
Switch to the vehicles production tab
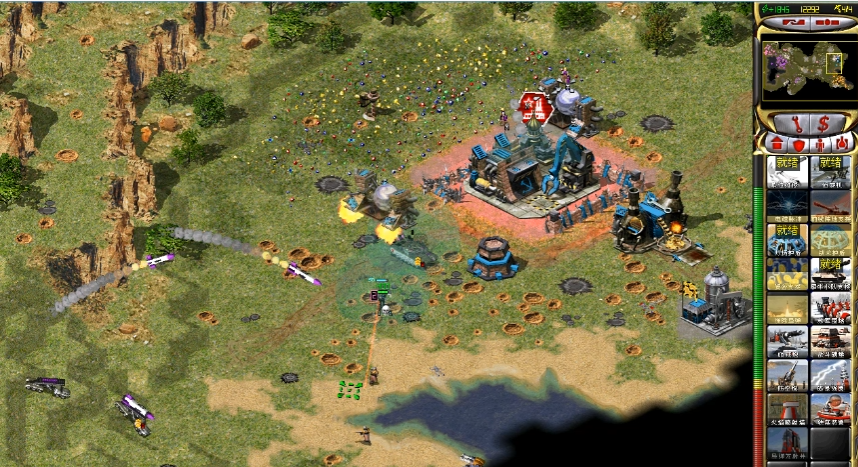(842, 143)
